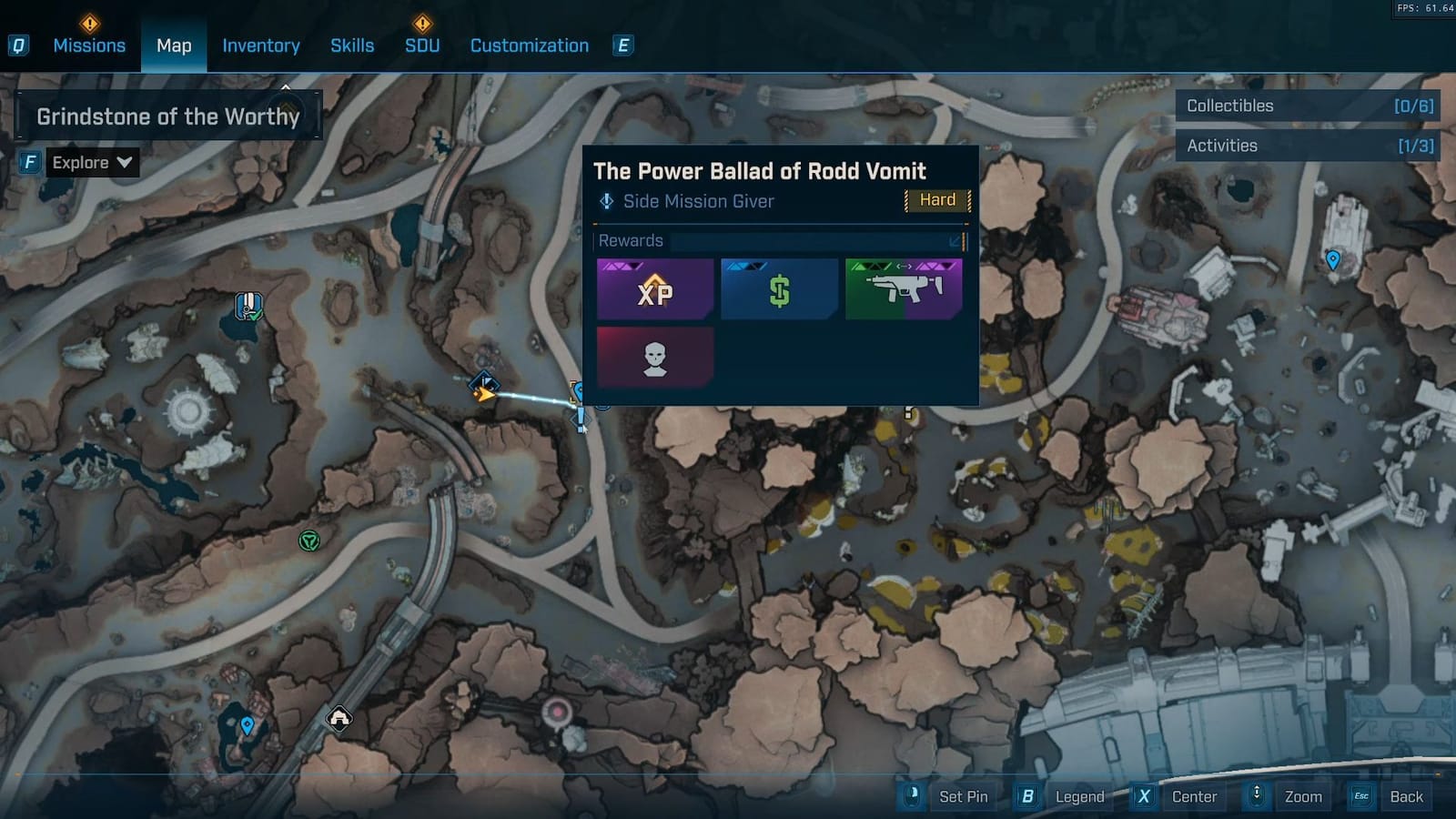
Task: Click the Back button
Action: click(1407, 796)
